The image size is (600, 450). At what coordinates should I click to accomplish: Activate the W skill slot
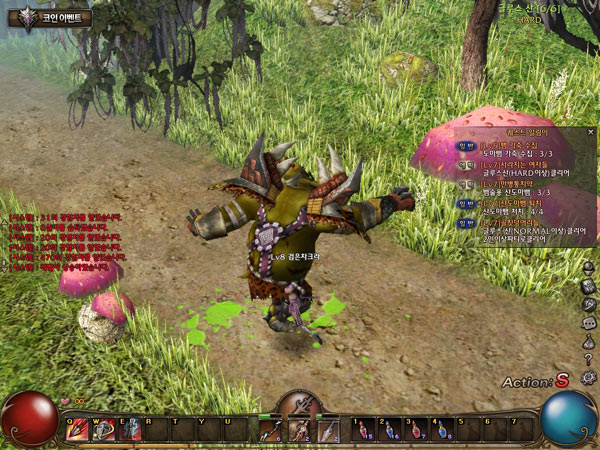click(103, 430)
